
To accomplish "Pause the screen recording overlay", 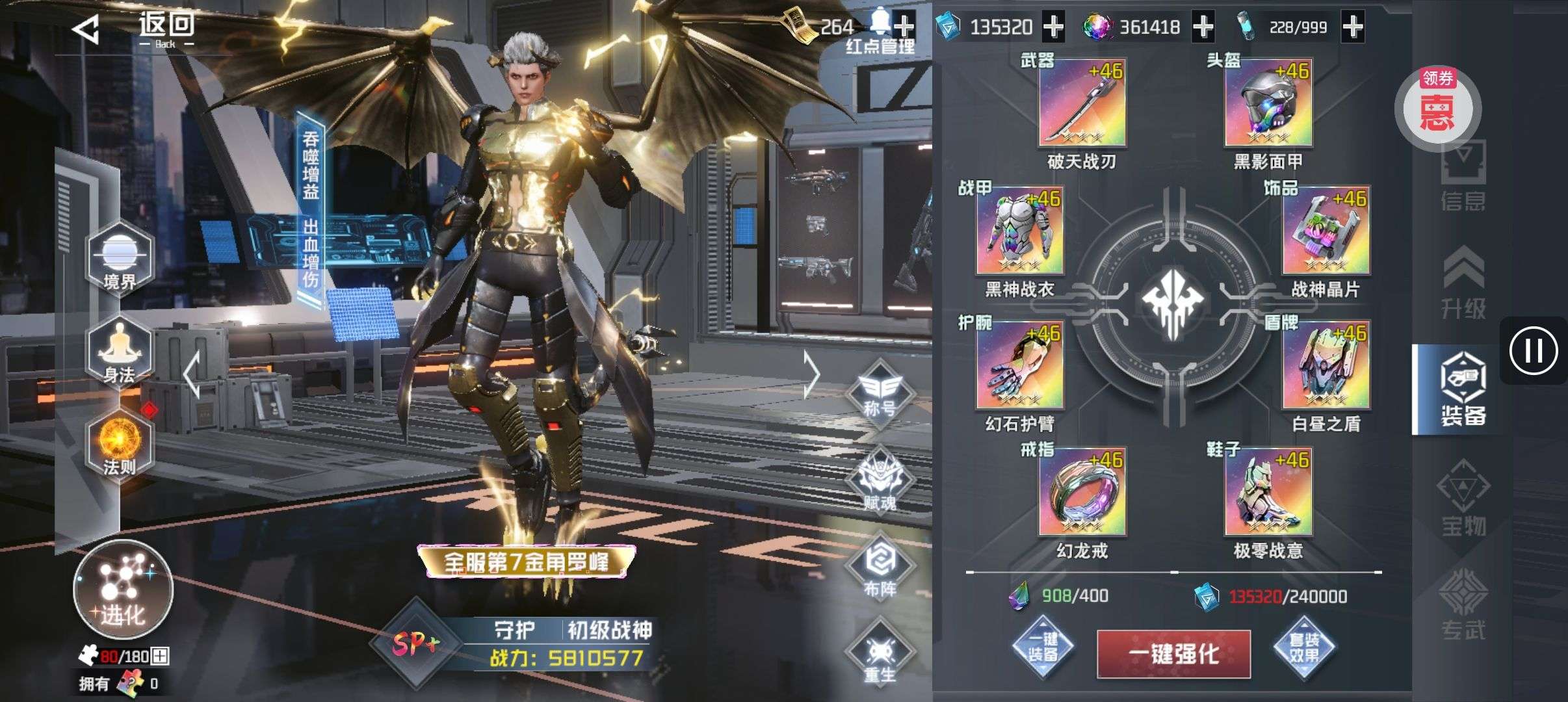I will point(1533,351).
